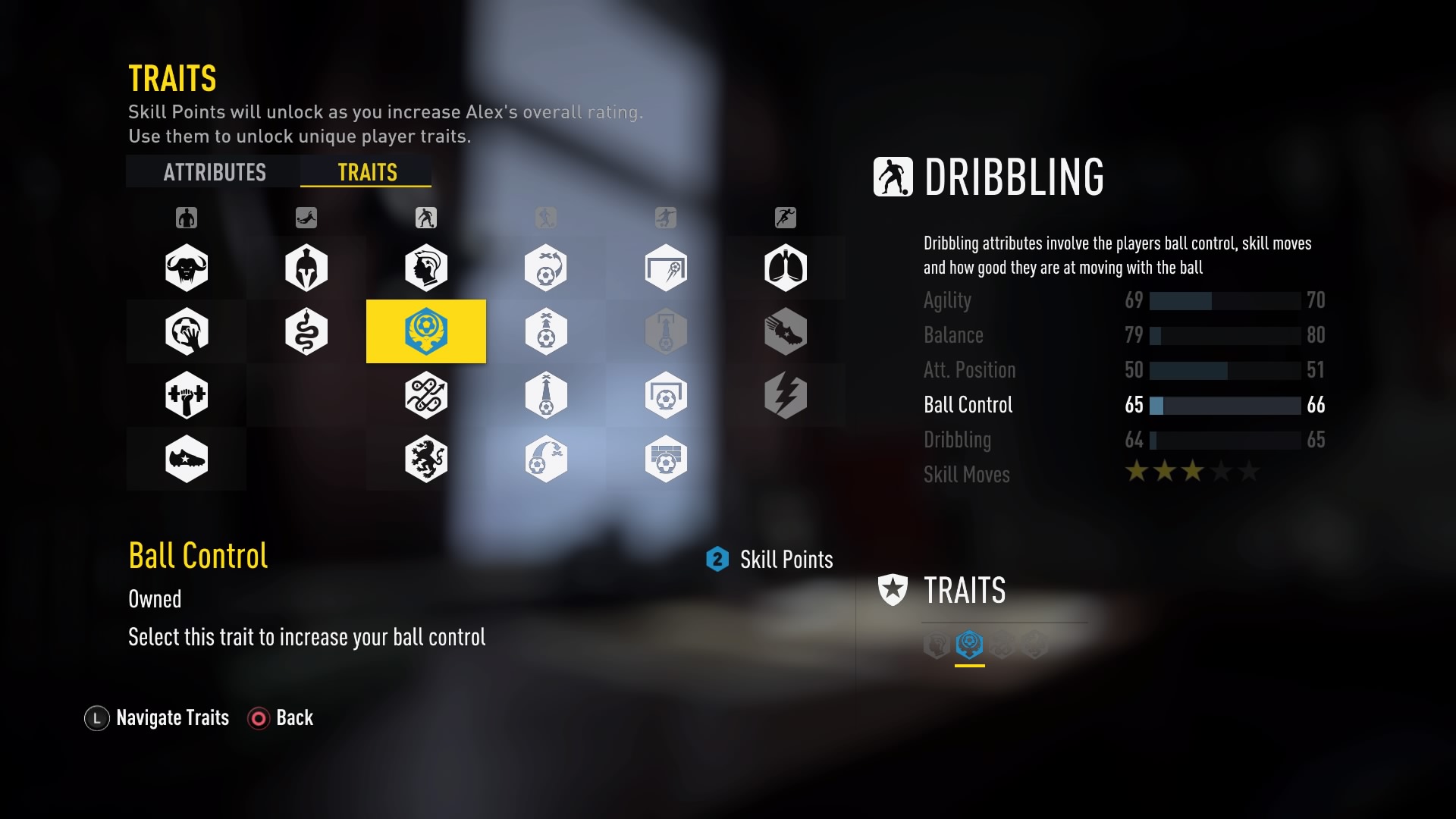Screen dimensions: 1456x819
Task: Switch to the Attributes tab
Action: point(215,172)
